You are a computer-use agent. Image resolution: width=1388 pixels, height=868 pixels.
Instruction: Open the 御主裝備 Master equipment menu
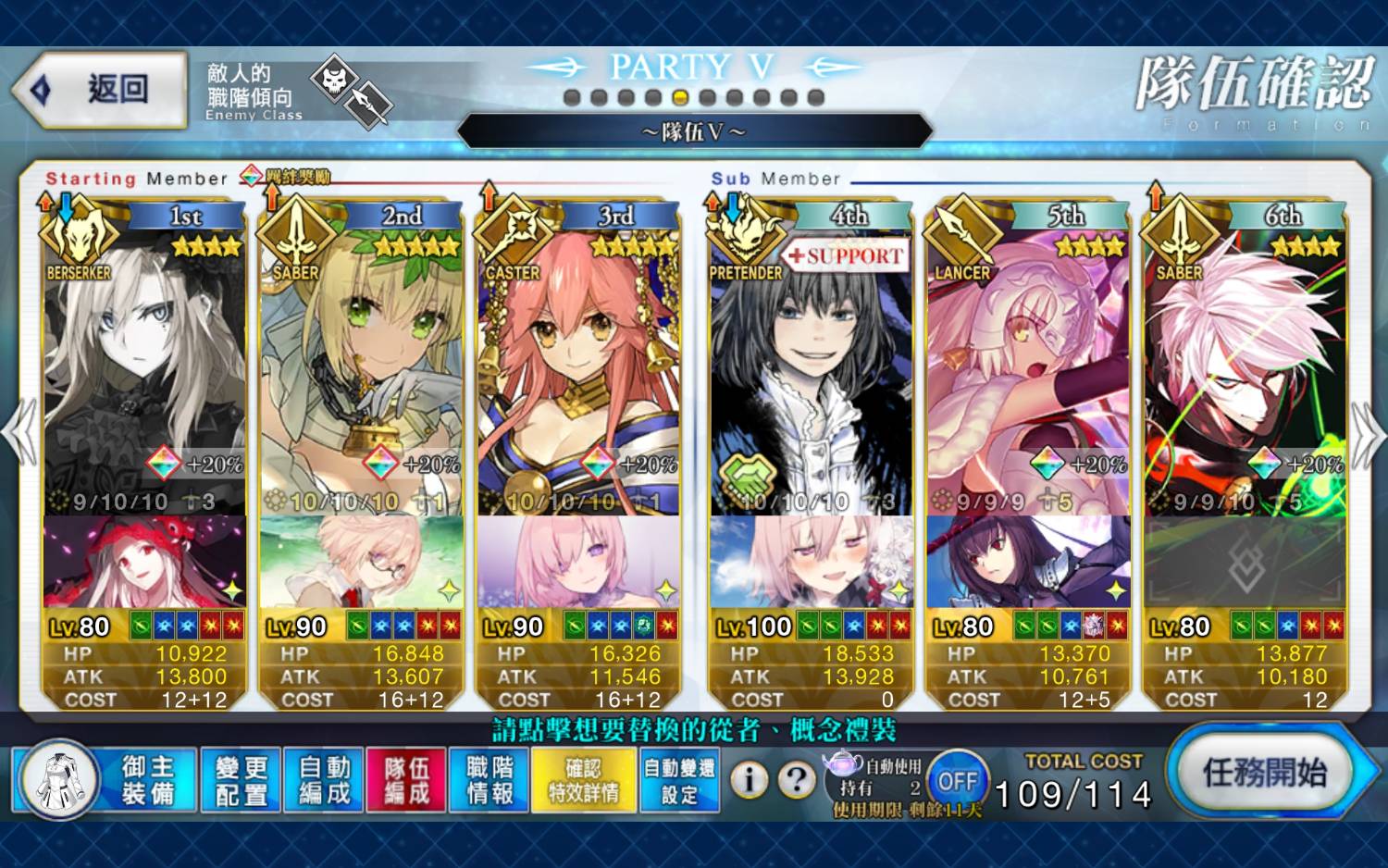(x=148, y=779)
